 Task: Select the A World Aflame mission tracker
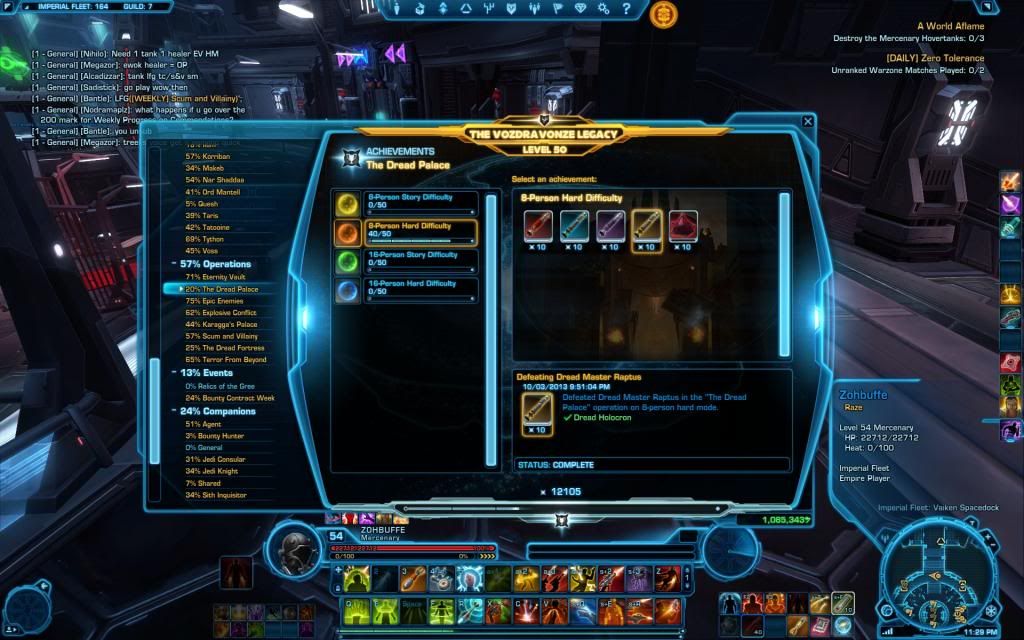[x=950, y=26]
